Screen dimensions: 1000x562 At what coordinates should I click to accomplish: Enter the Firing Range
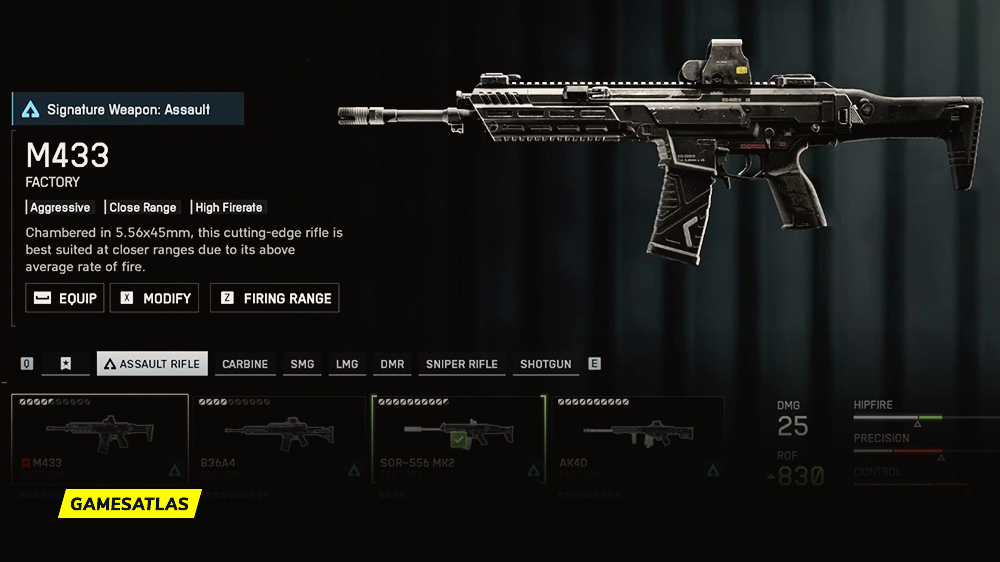coord(275,298)
